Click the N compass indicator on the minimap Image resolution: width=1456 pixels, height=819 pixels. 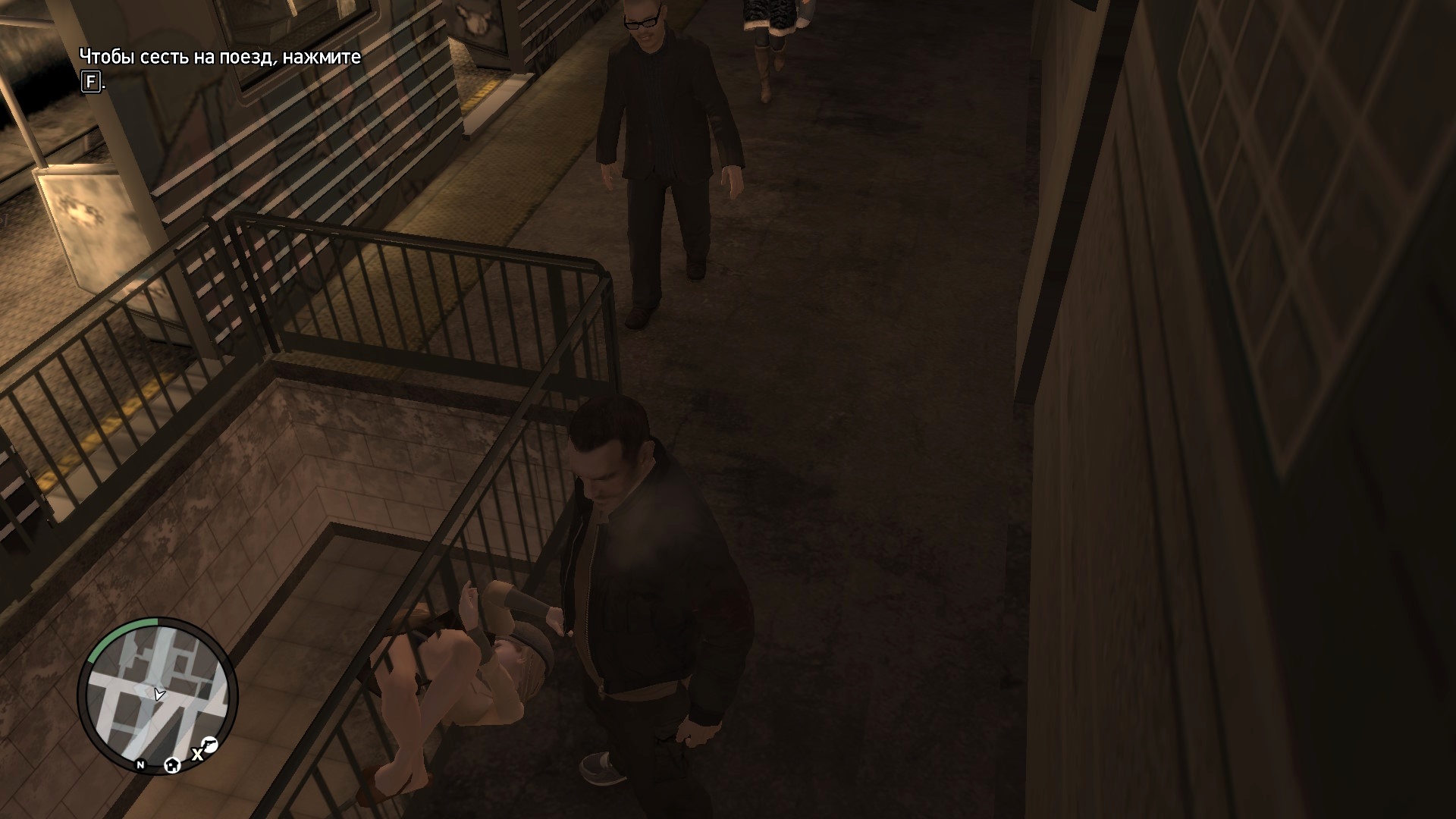pos(140,766)
